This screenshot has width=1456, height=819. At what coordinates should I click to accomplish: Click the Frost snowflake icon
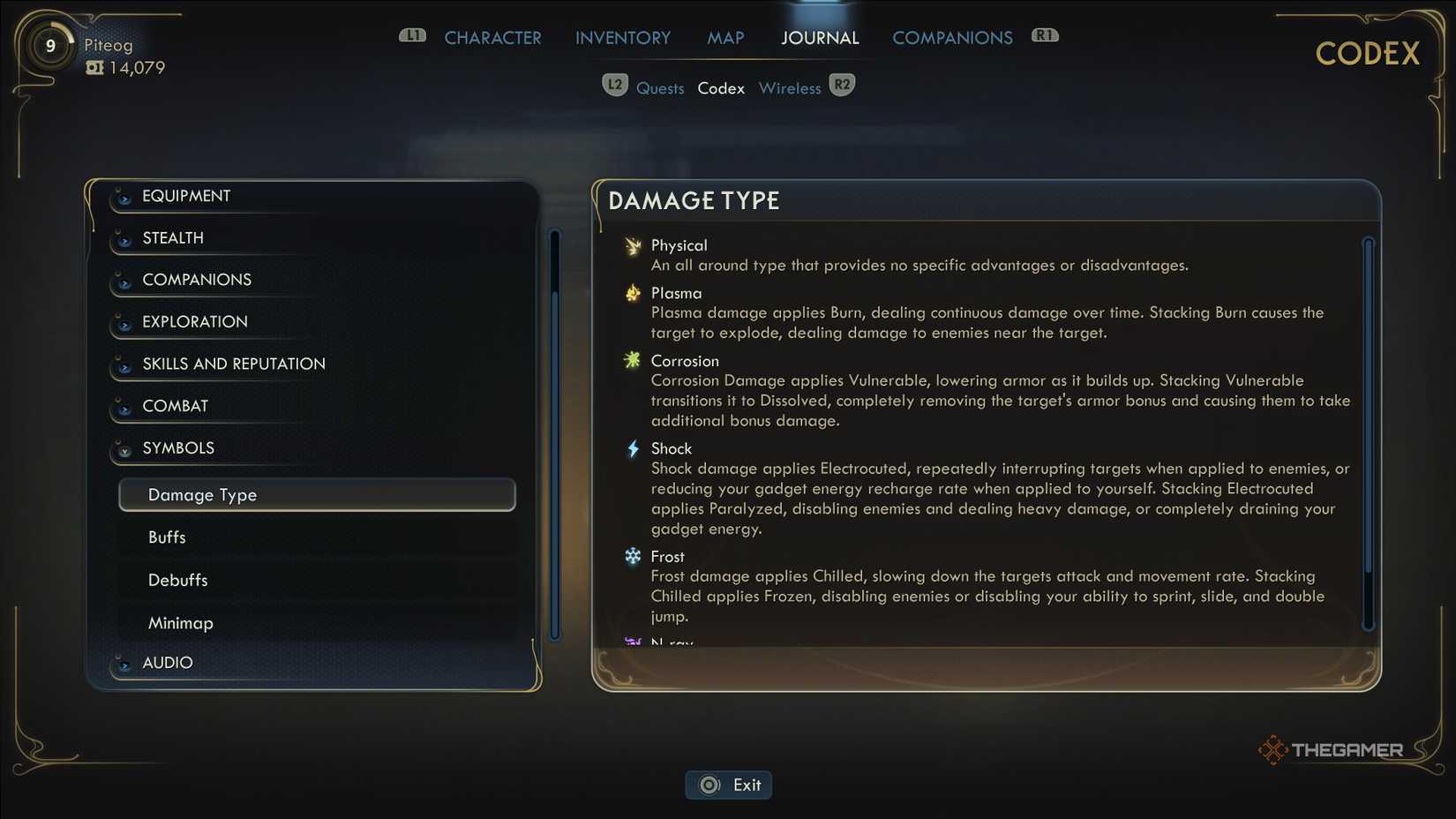633,557
